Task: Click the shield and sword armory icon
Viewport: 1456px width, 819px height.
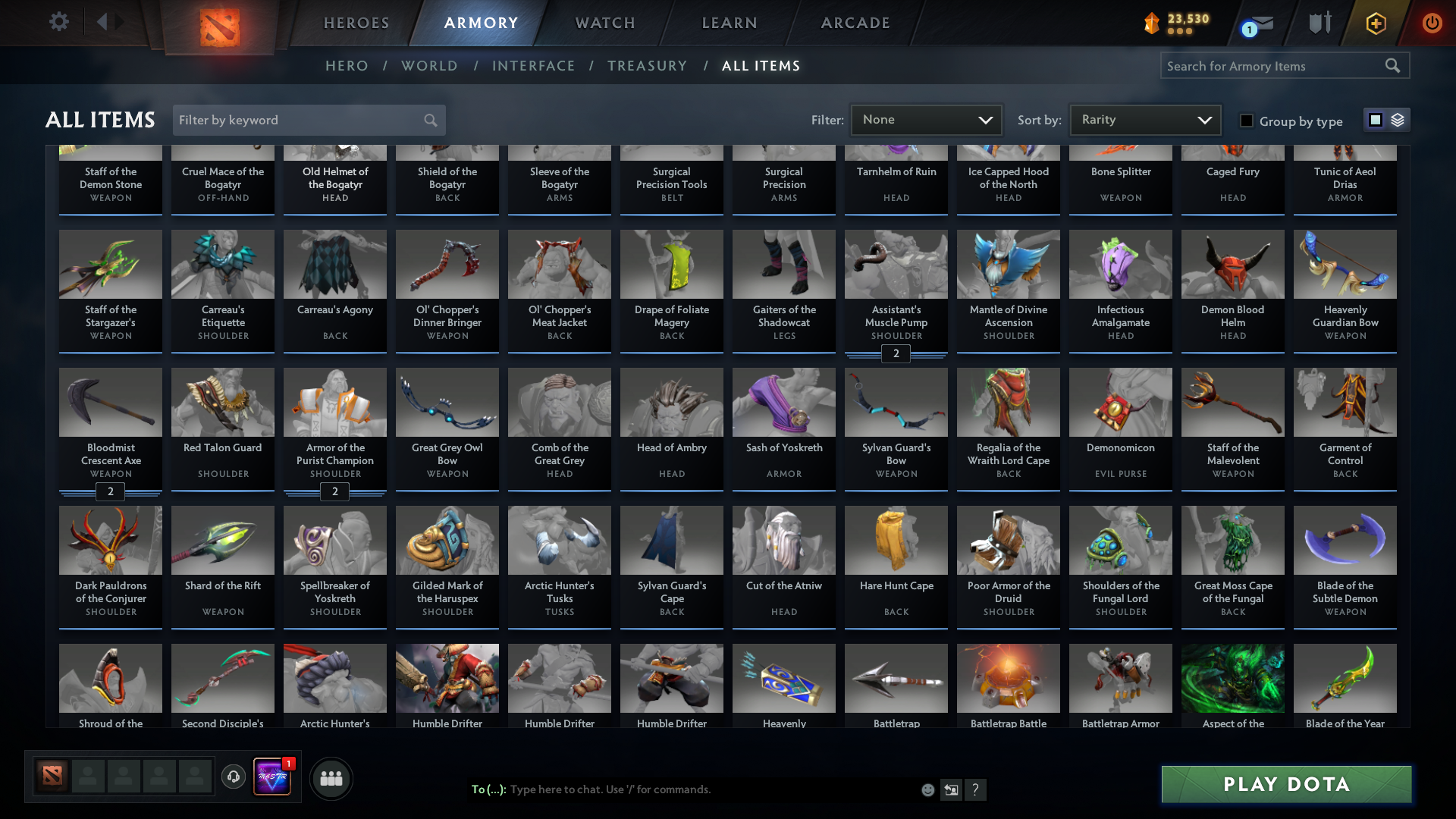Action: (1319, 23)
